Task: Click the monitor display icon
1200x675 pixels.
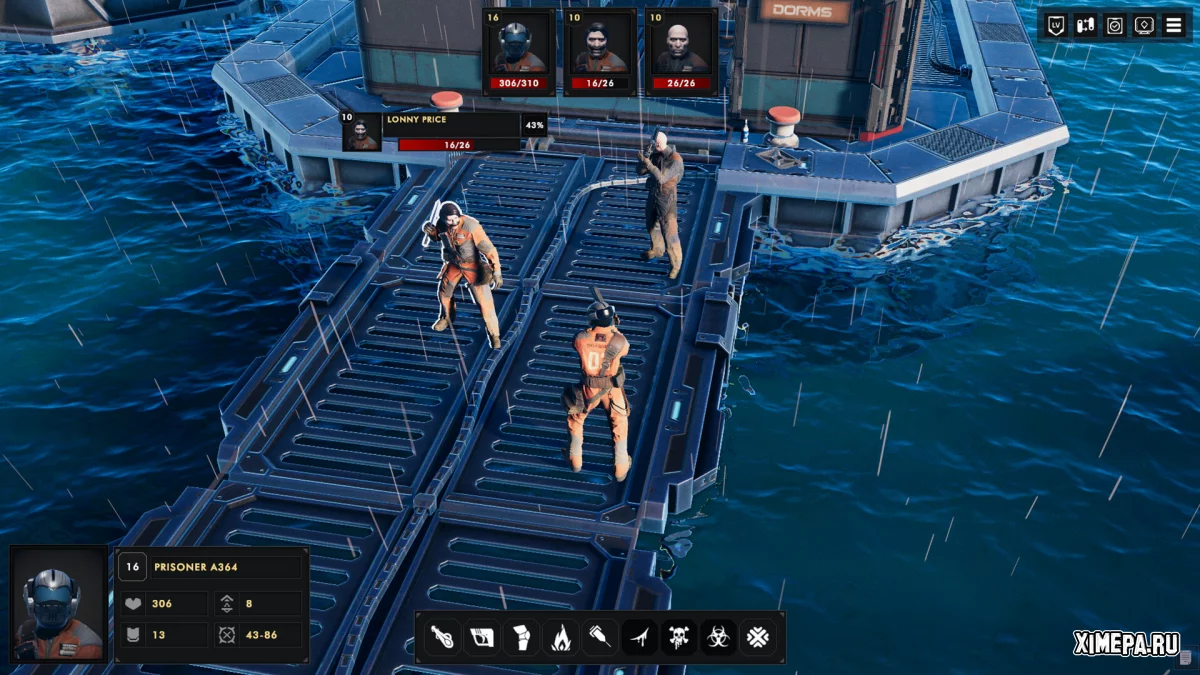Action: click(1144, 25)
